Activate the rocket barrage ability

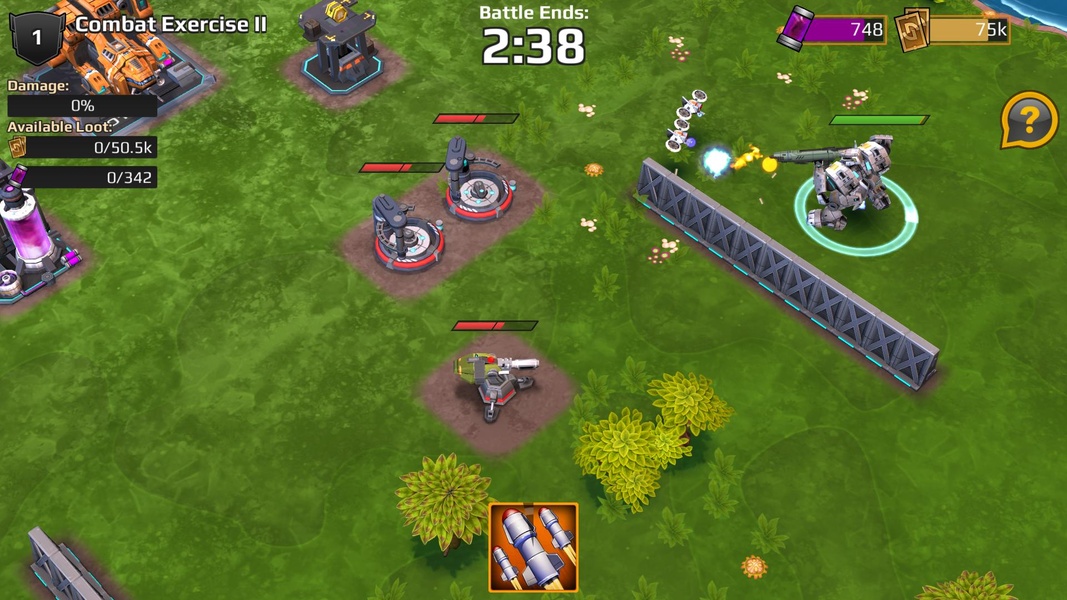[533, 546]
